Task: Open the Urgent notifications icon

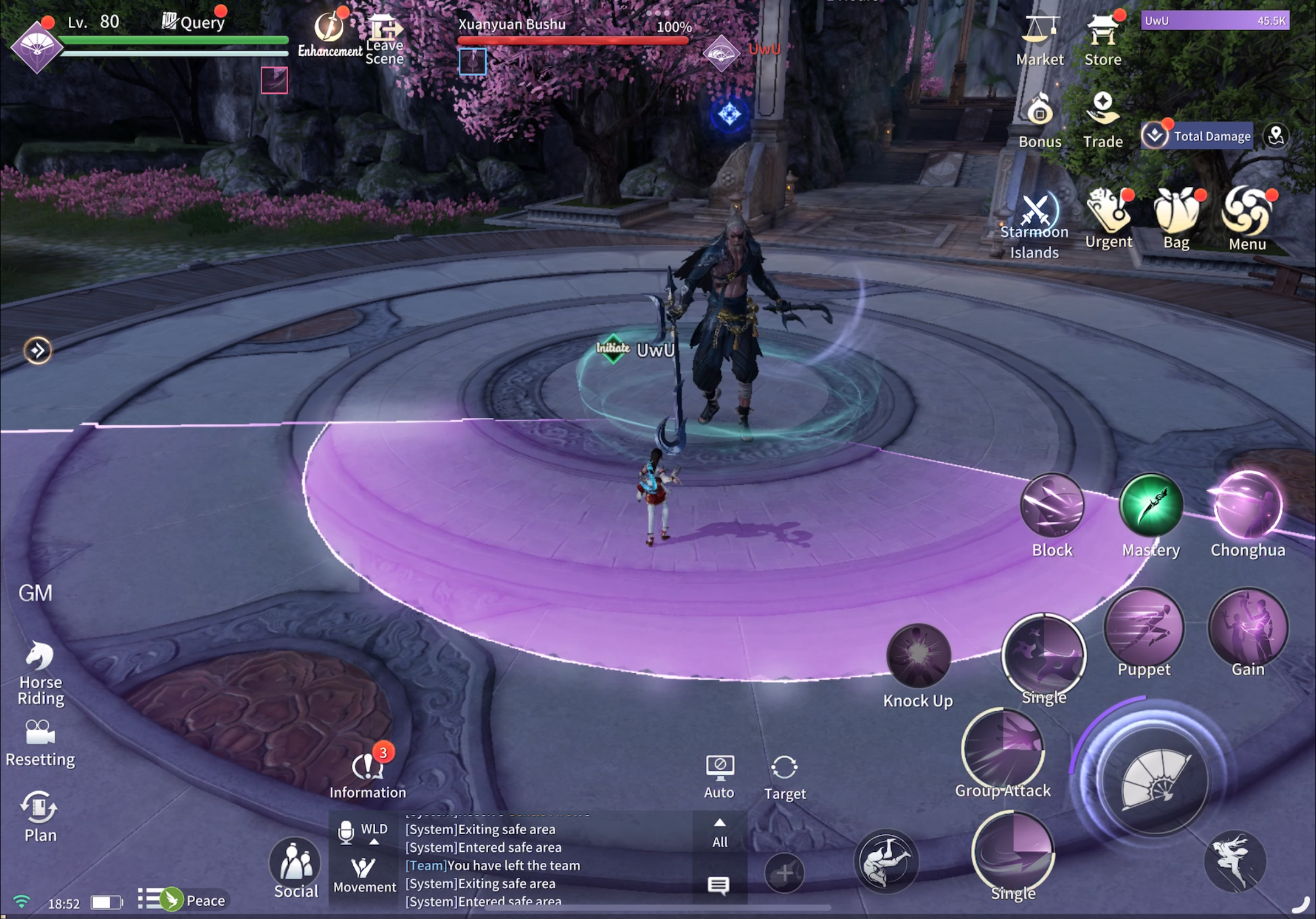Action: pos(1108,212)
